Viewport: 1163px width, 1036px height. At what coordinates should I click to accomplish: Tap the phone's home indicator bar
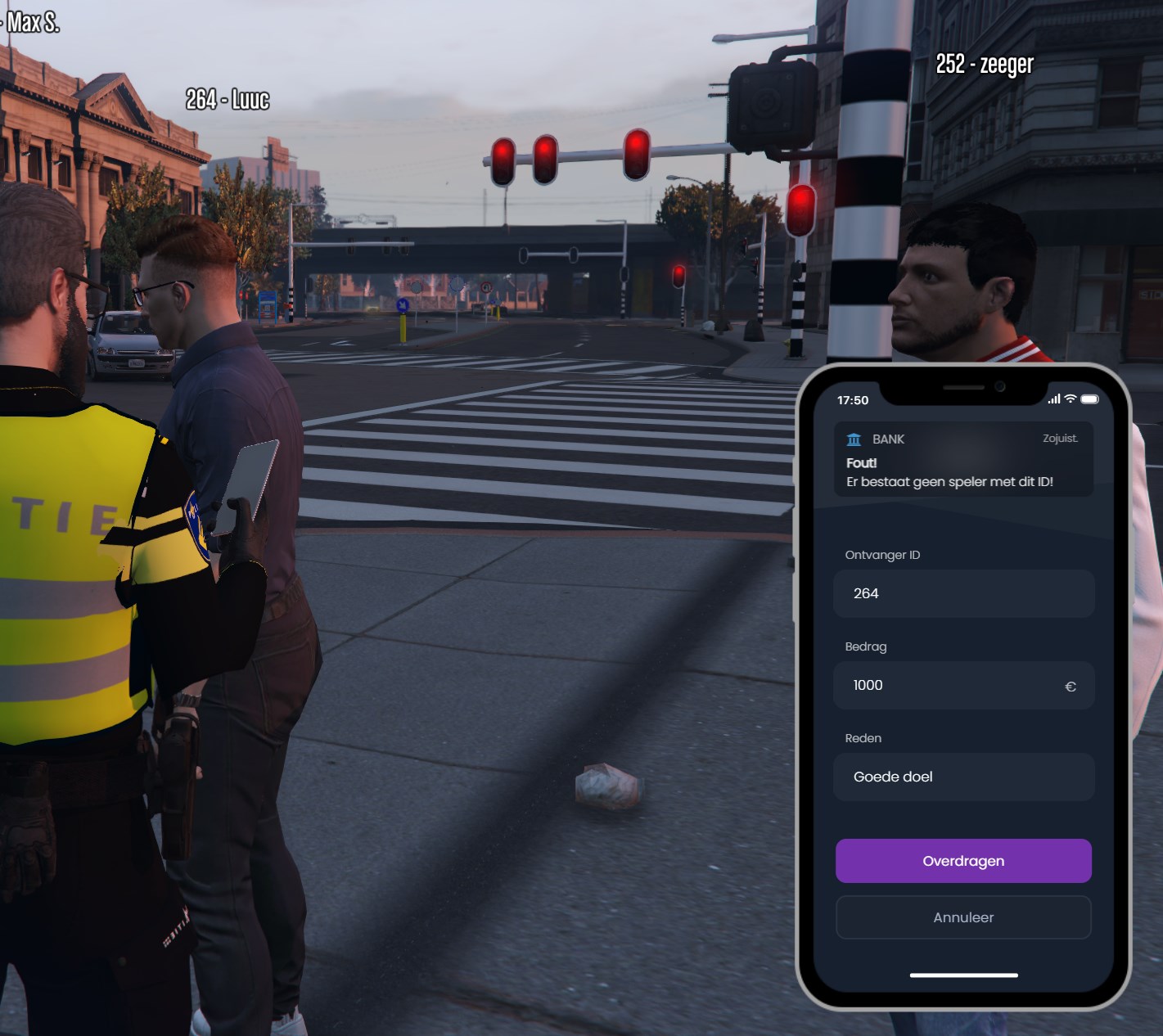(963, 975)
